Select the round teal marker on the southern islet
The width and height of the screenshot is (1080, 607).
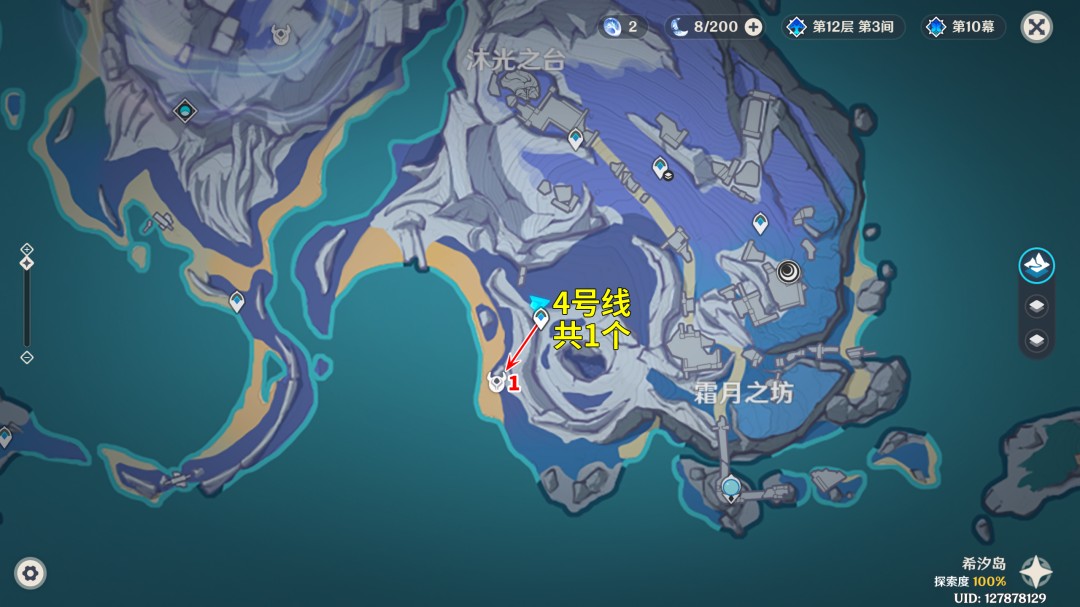pos(731,488)
